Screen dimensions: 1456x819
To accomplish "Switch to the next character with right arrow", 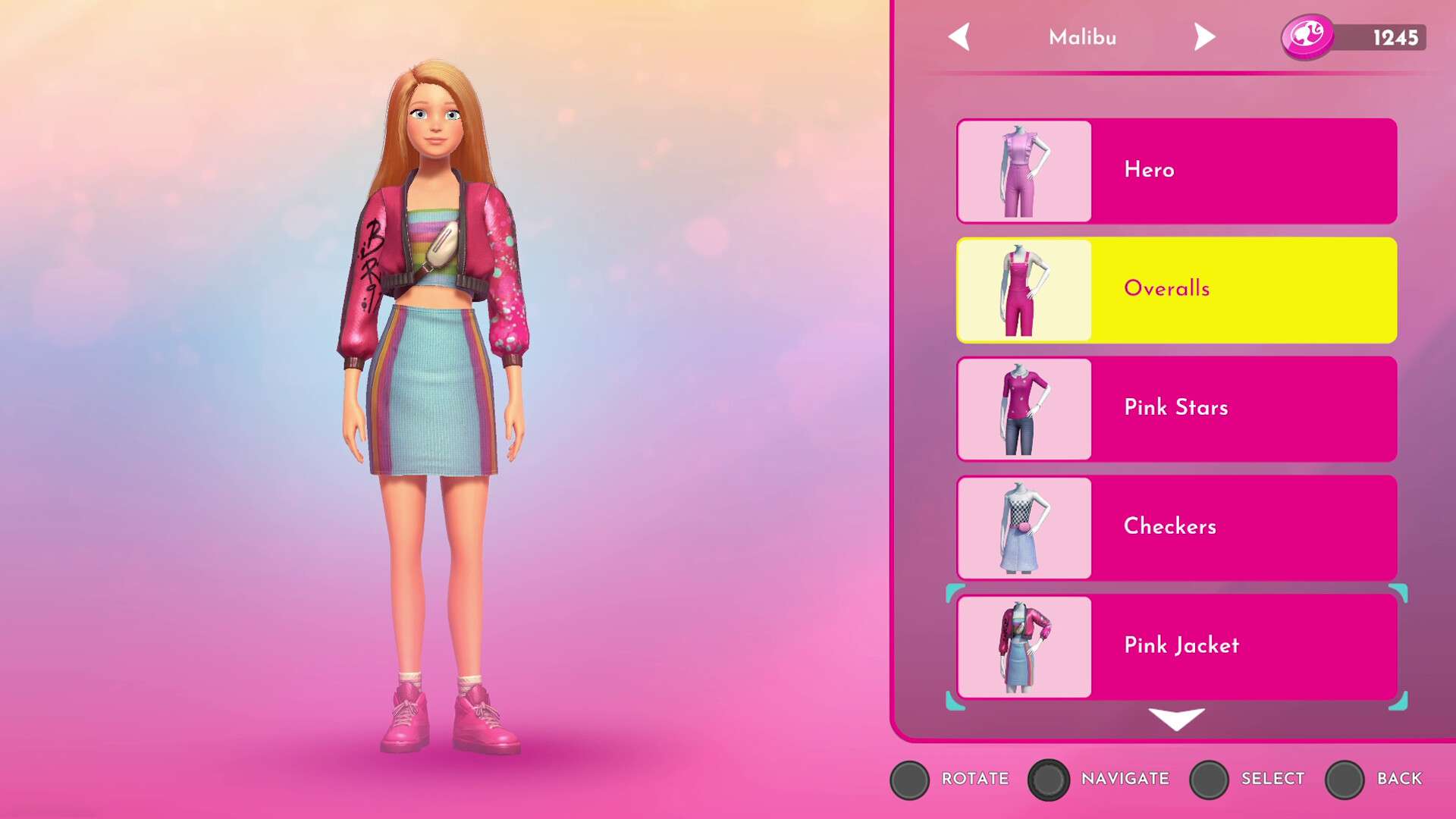I will 1203,36.
